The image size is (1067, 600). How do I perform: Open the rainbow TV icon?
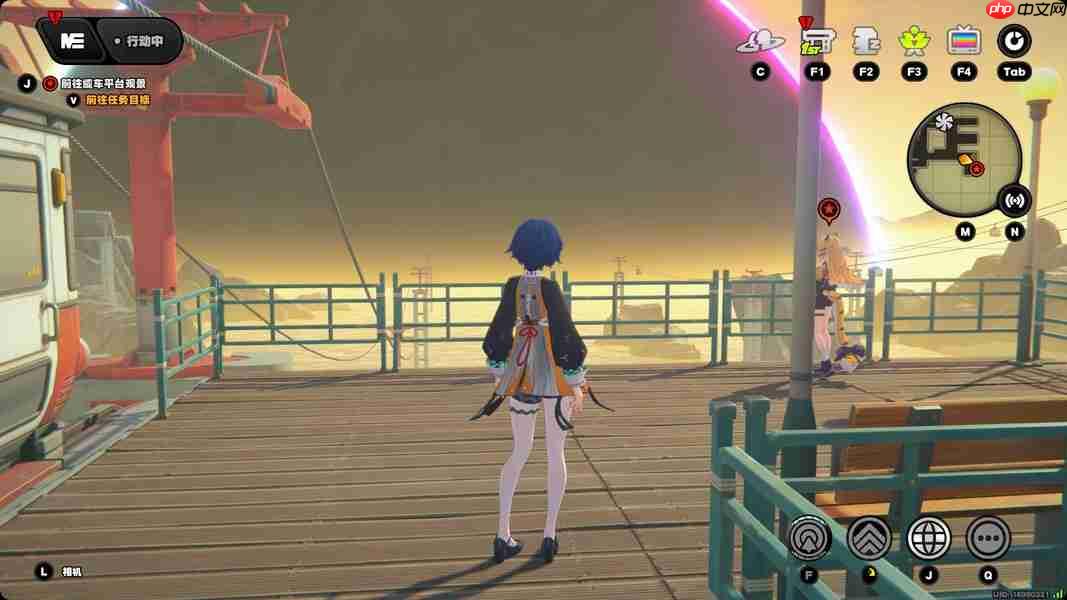[964, 41]
